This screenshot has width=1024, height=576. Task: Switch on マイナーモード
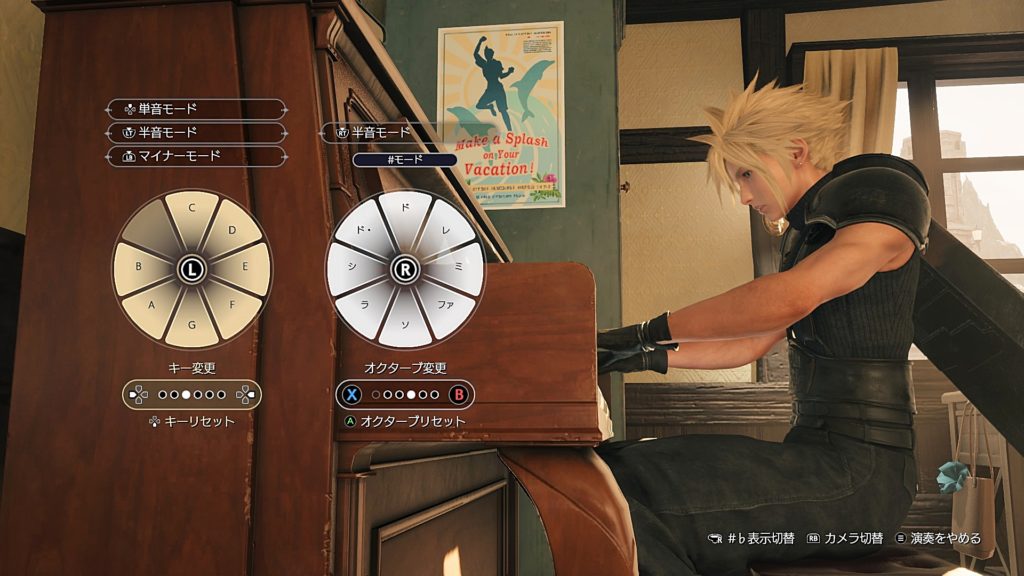[x=196, y=156]
